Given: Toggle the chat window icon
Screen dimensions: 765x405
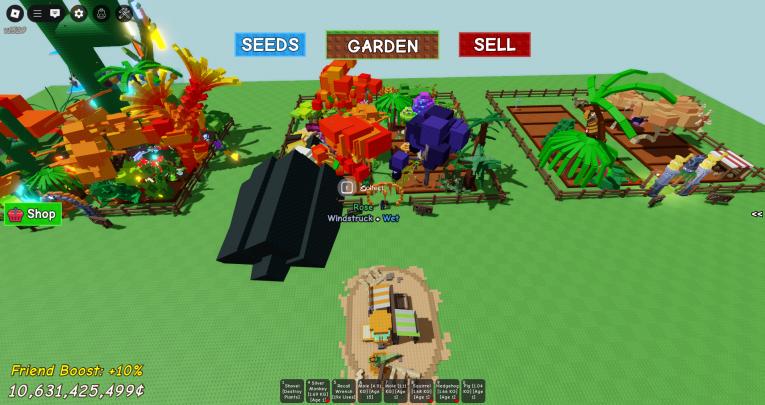Looking at the screenshot, I should 55,13.
